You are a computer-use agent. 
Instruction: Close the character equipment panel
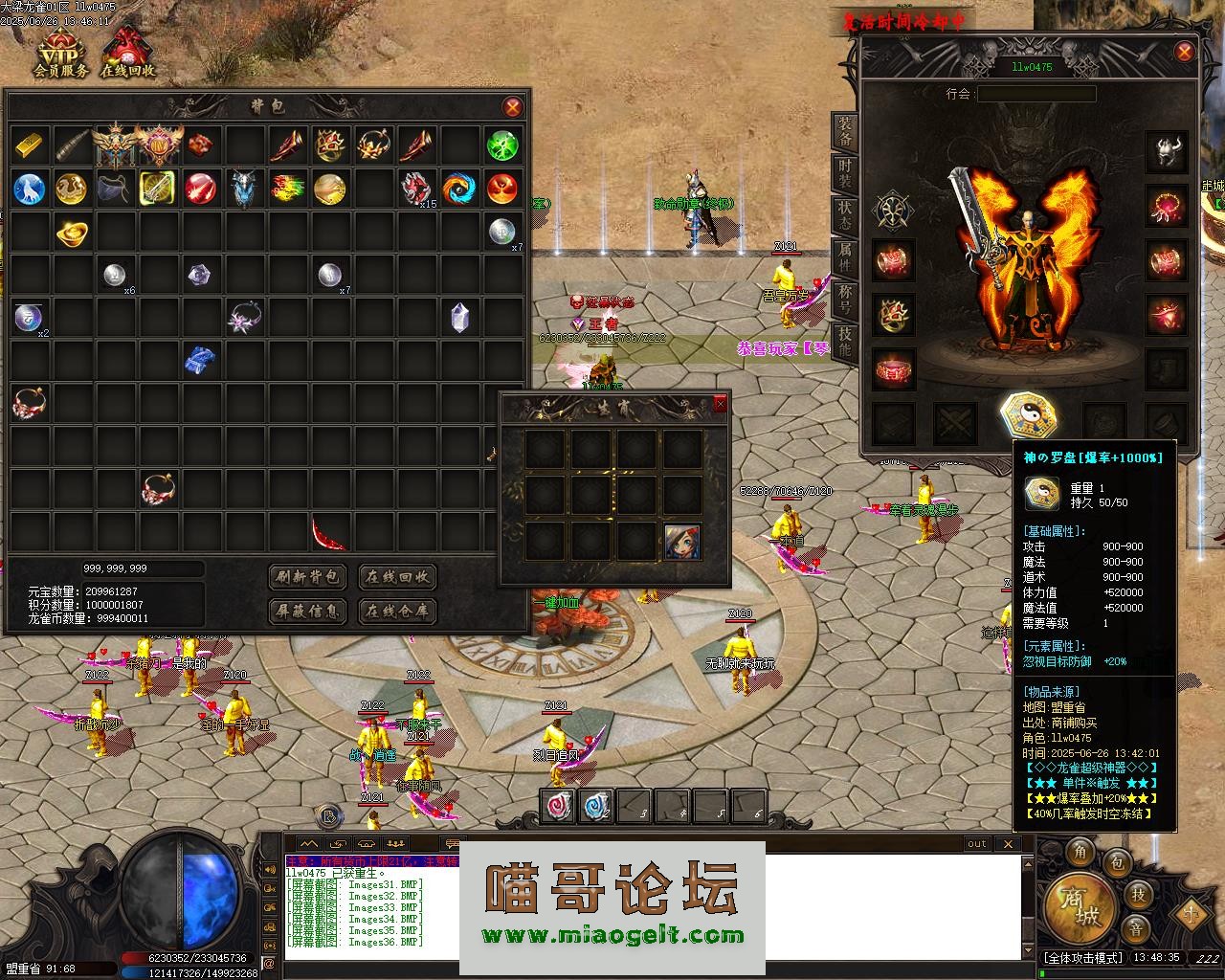pos(1185,52)
